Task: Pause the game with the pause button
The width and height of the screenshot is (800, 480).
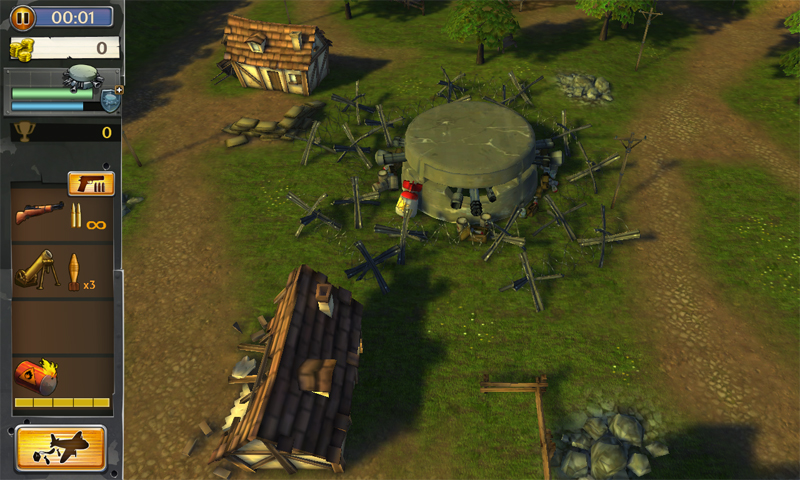Action: pos(22,17)
